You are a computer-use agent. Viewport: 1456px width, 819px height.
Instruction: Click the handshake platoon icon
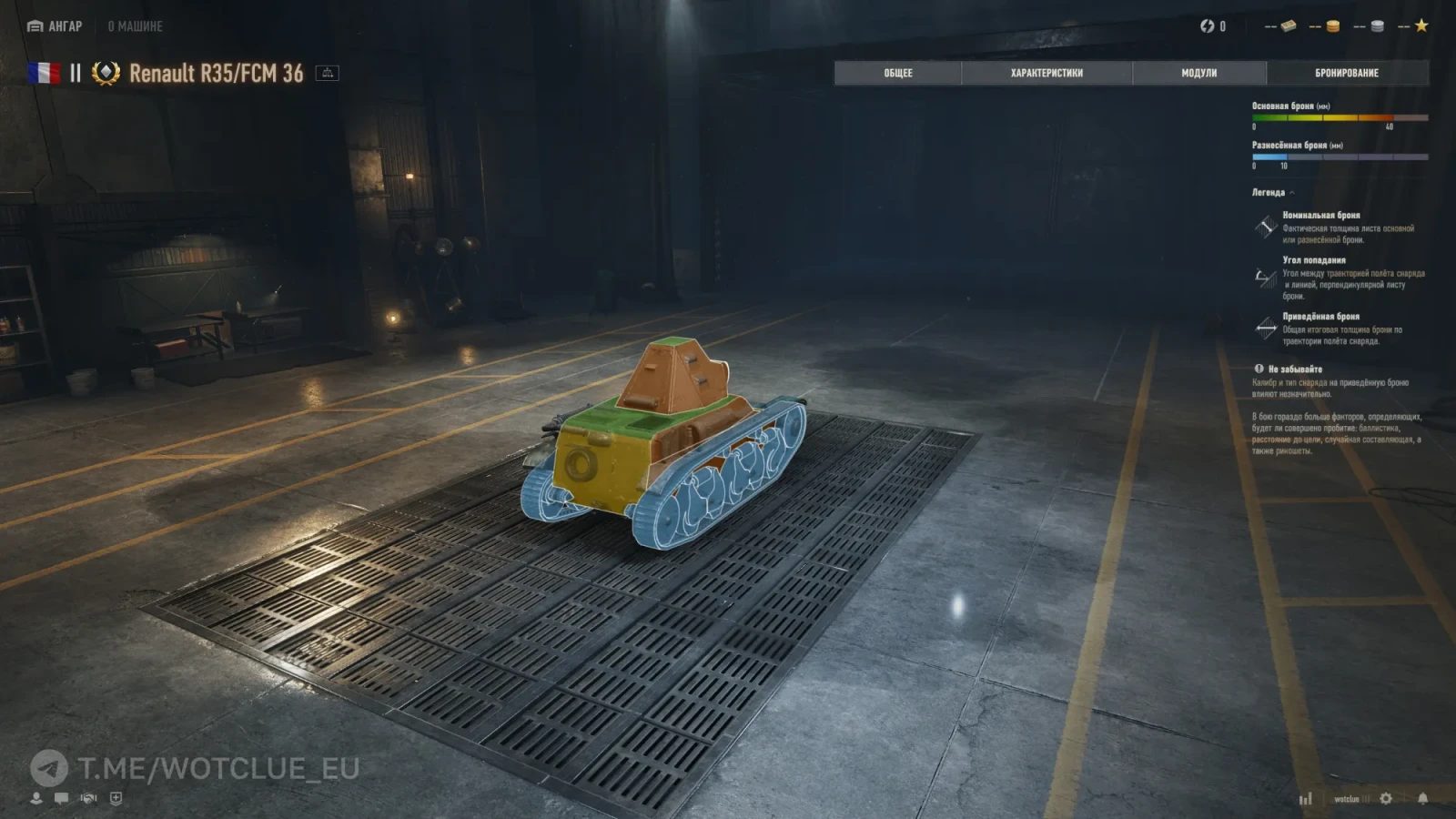[x=88, y=798]
